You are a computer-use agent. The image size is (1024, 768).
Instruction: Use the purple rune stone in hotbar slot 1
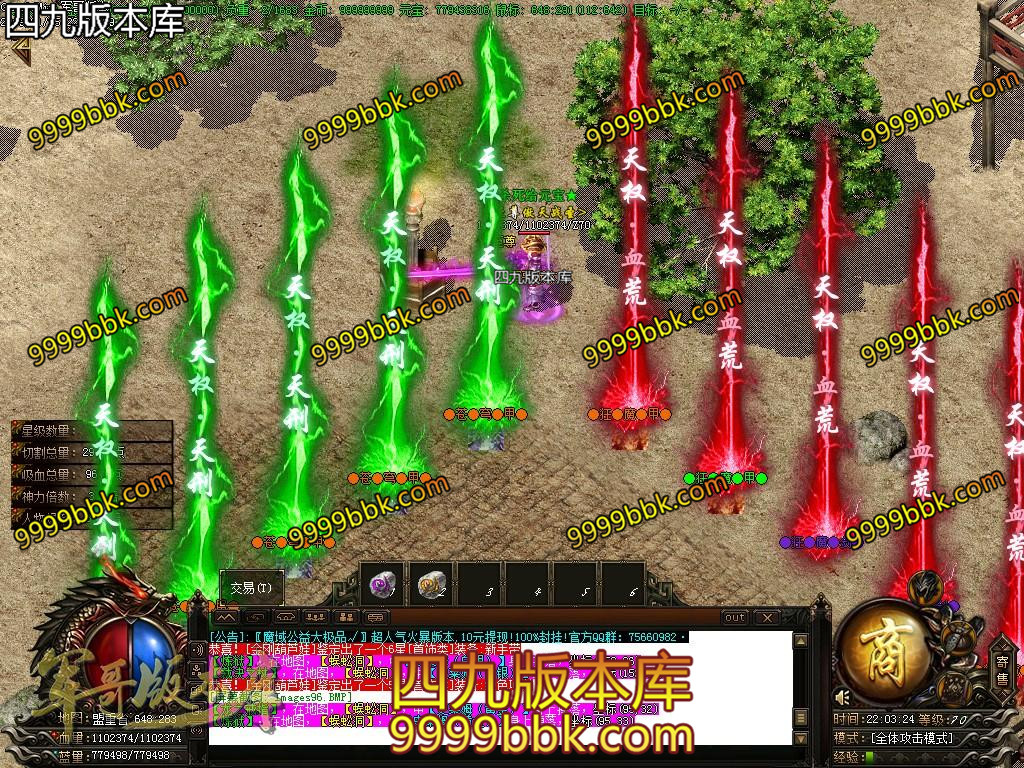(381, 584)
